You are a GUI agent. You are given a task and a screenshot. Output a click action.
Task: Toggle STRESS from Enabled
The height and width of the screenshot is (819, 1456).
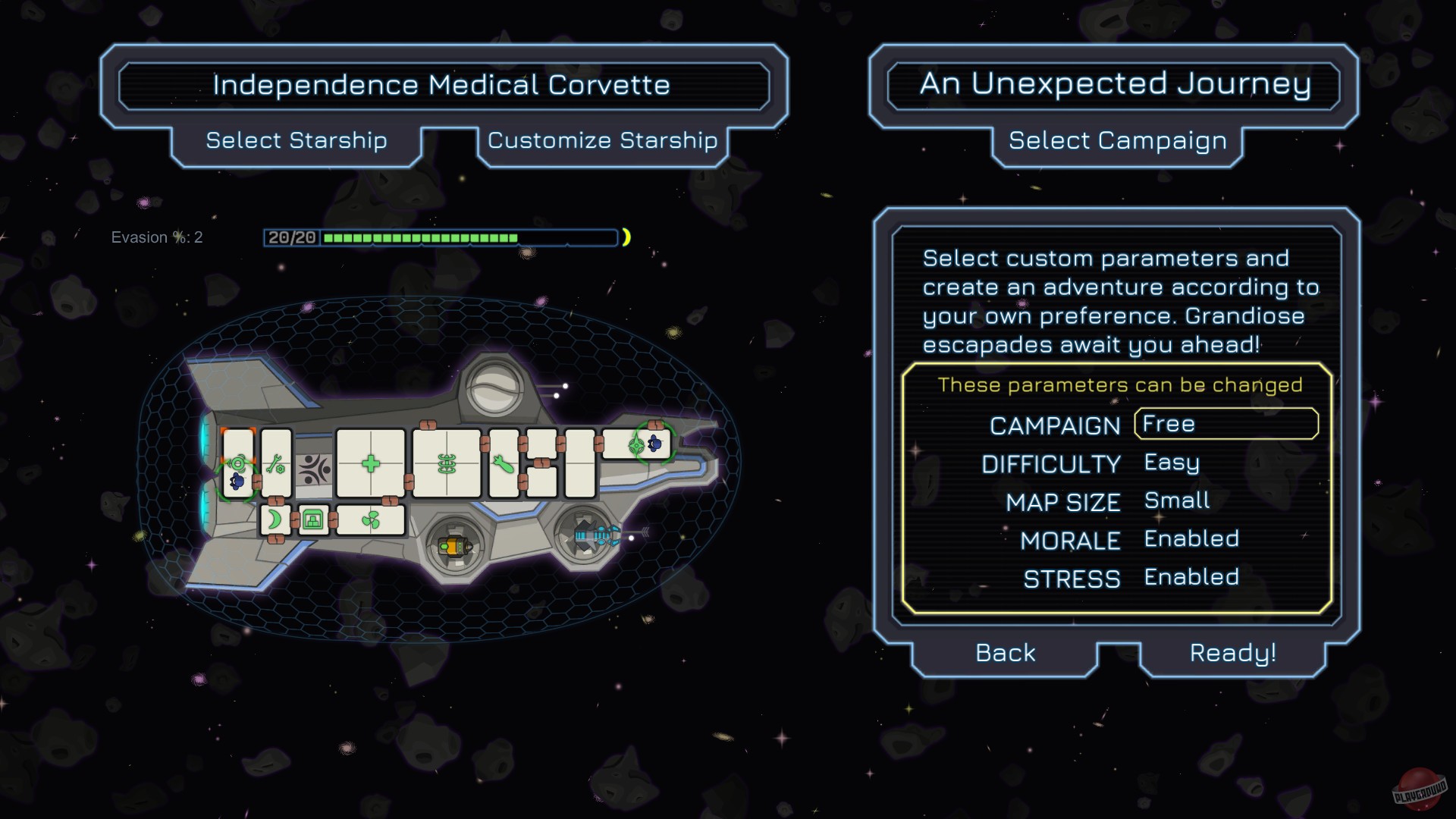[x=1191, y=578]
